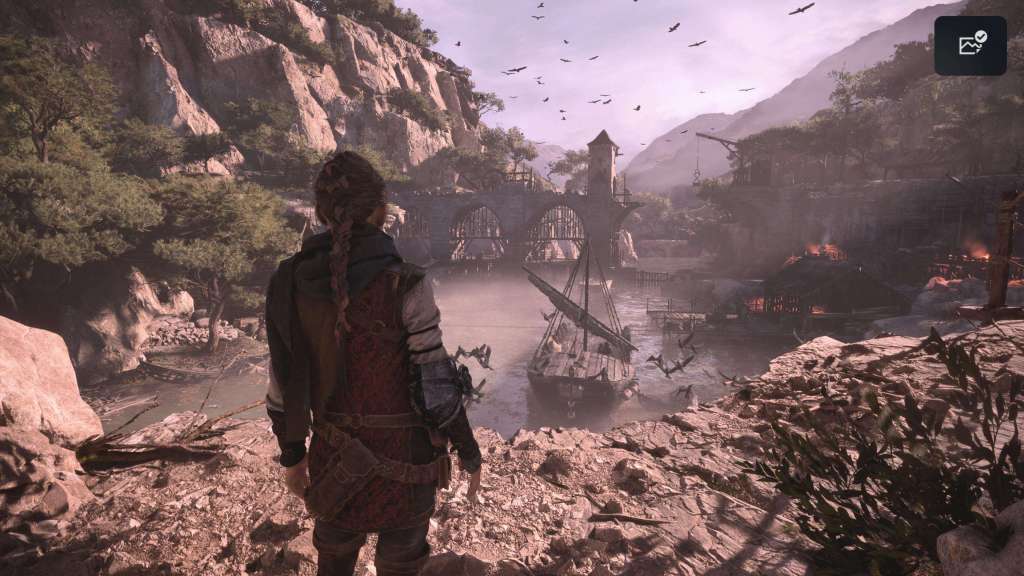Viewport: 1024px width, 576px height.
Task: Open the screenshot saved notification icon
Action: pos(970,45)
